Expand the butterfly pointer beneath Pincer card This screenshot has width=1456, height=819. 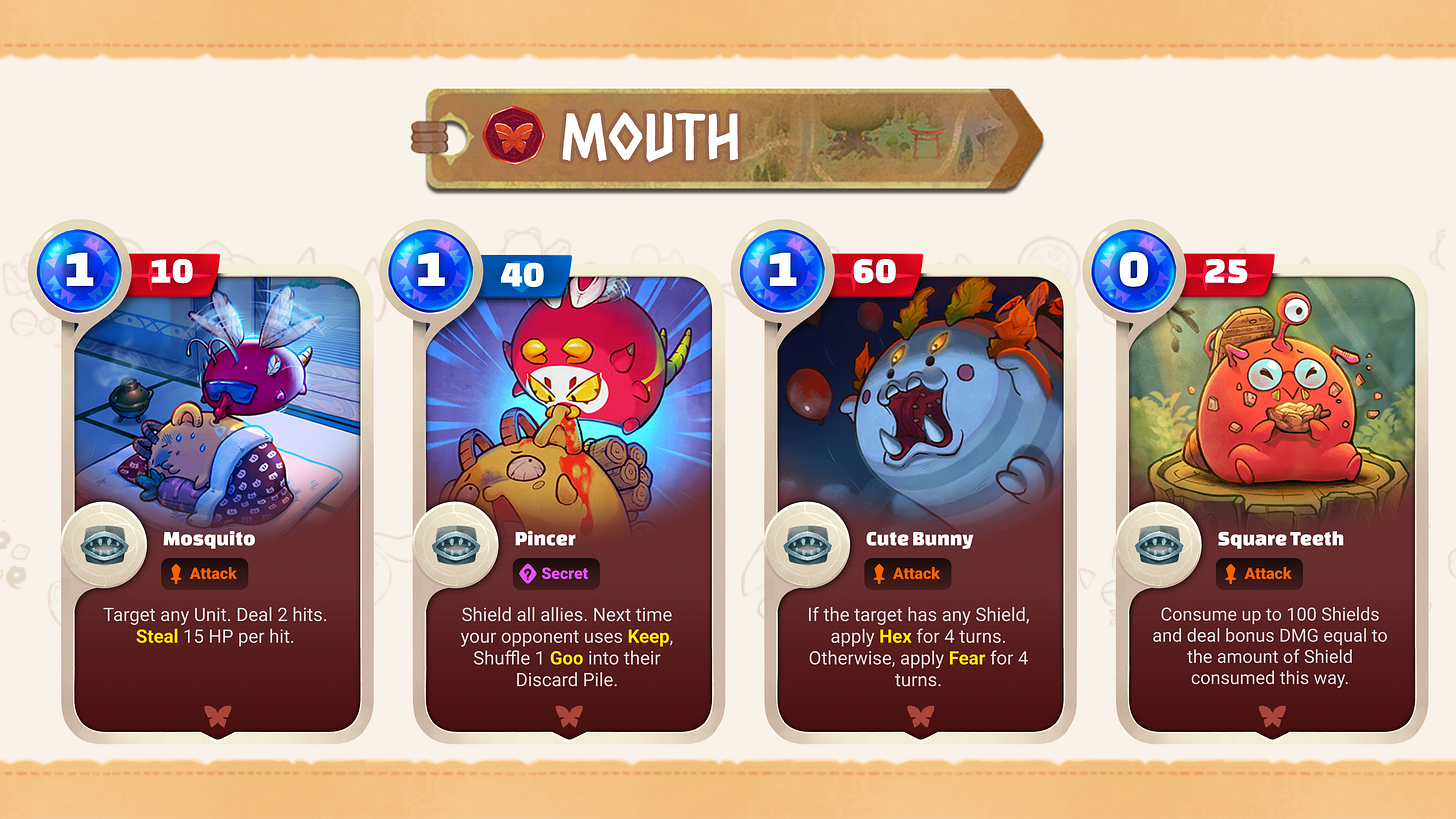[x=568, y=716]
